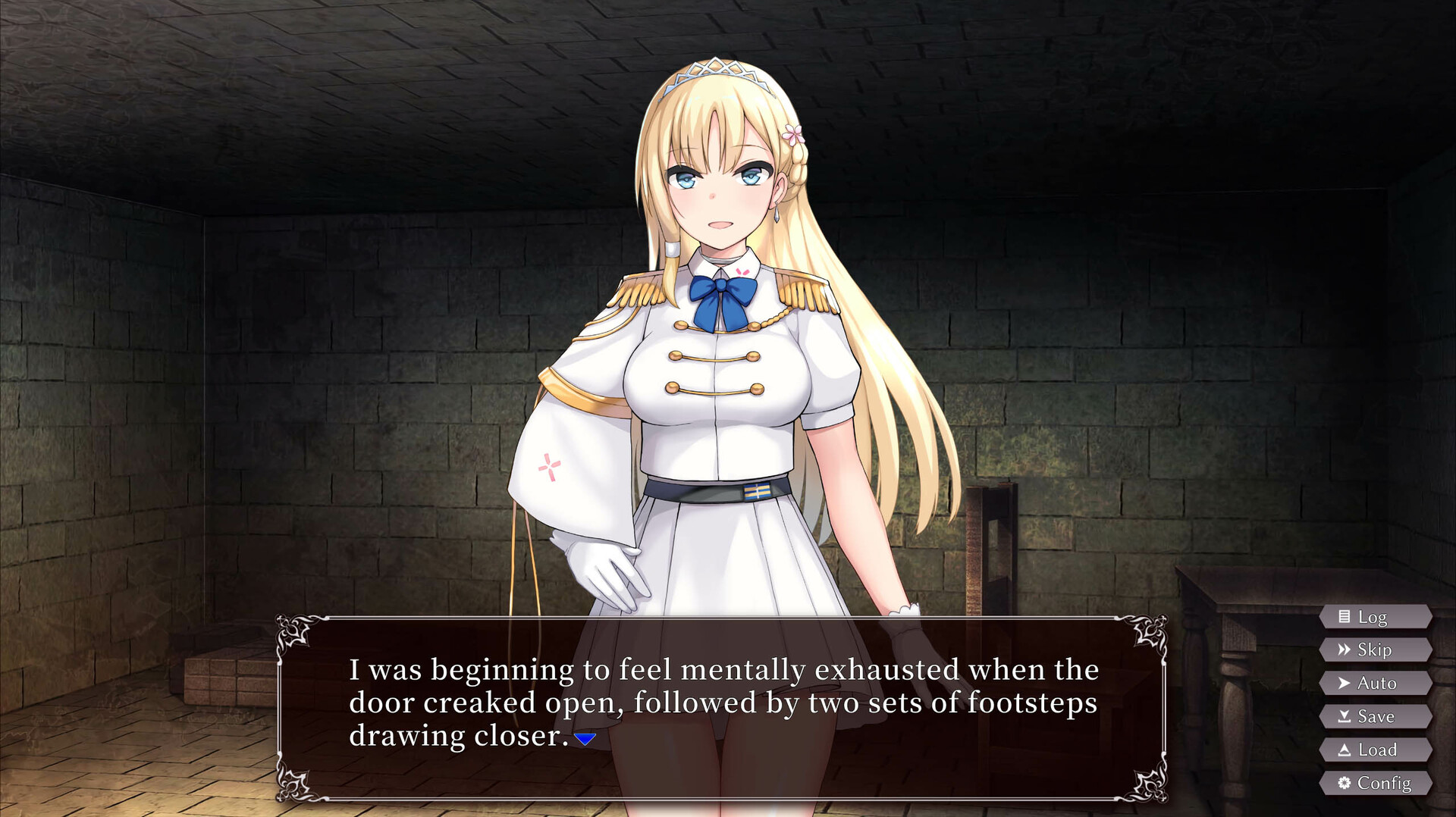This screenshot has width=1456, height=817.
Task: Click the Config gear icon
Action: pyautogui.click(x=1345, y=782)
